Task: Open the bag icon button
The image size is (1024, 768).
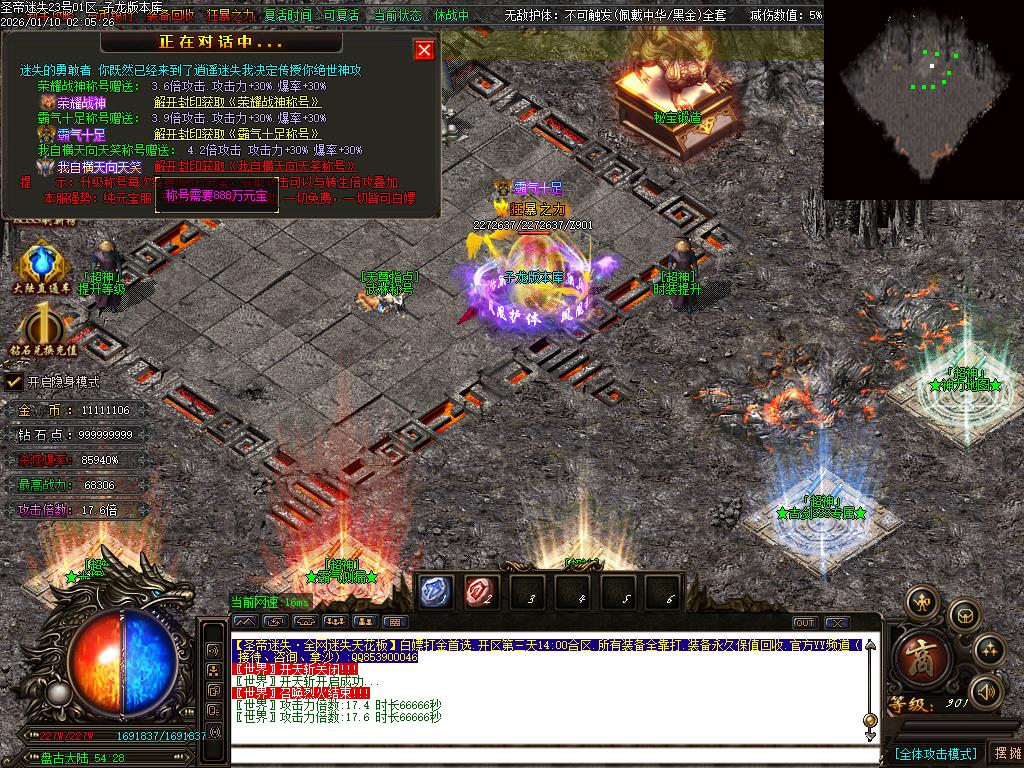Action: [x=963, y=613]
